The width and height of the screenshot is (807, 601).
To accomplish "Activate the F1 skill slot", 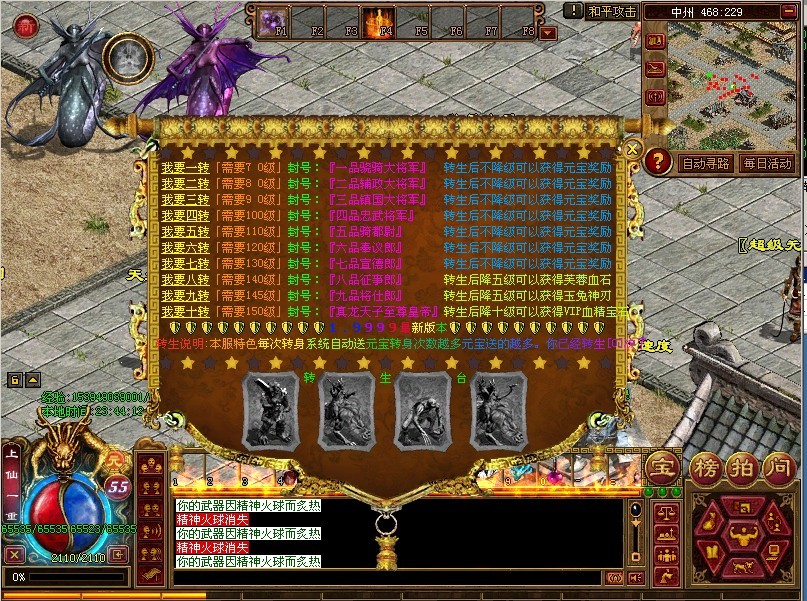I will click(275, 20).
